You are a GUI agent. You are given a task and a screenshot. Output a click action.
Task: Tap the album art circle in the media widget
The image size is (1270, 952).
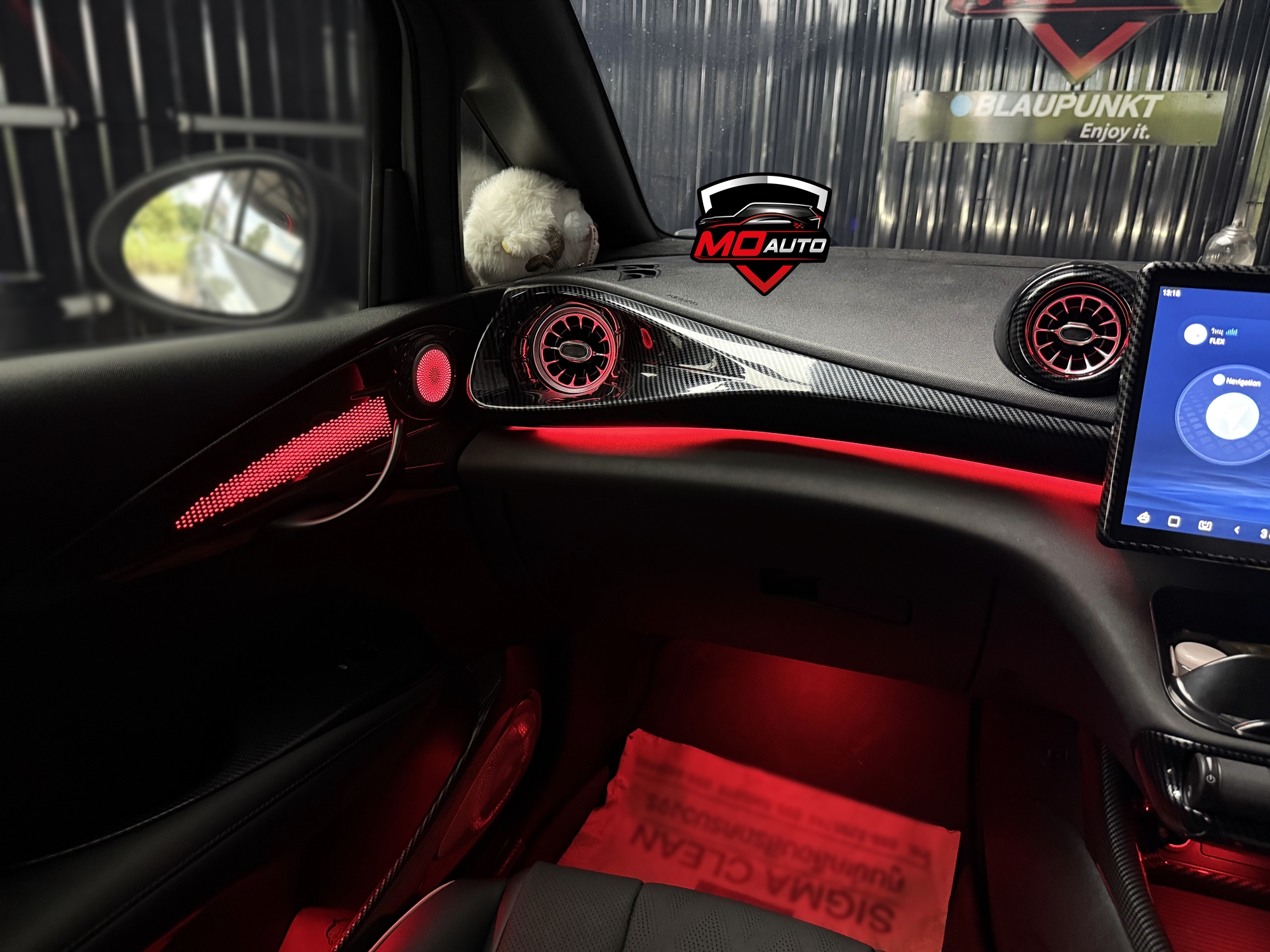(1195, 334)
